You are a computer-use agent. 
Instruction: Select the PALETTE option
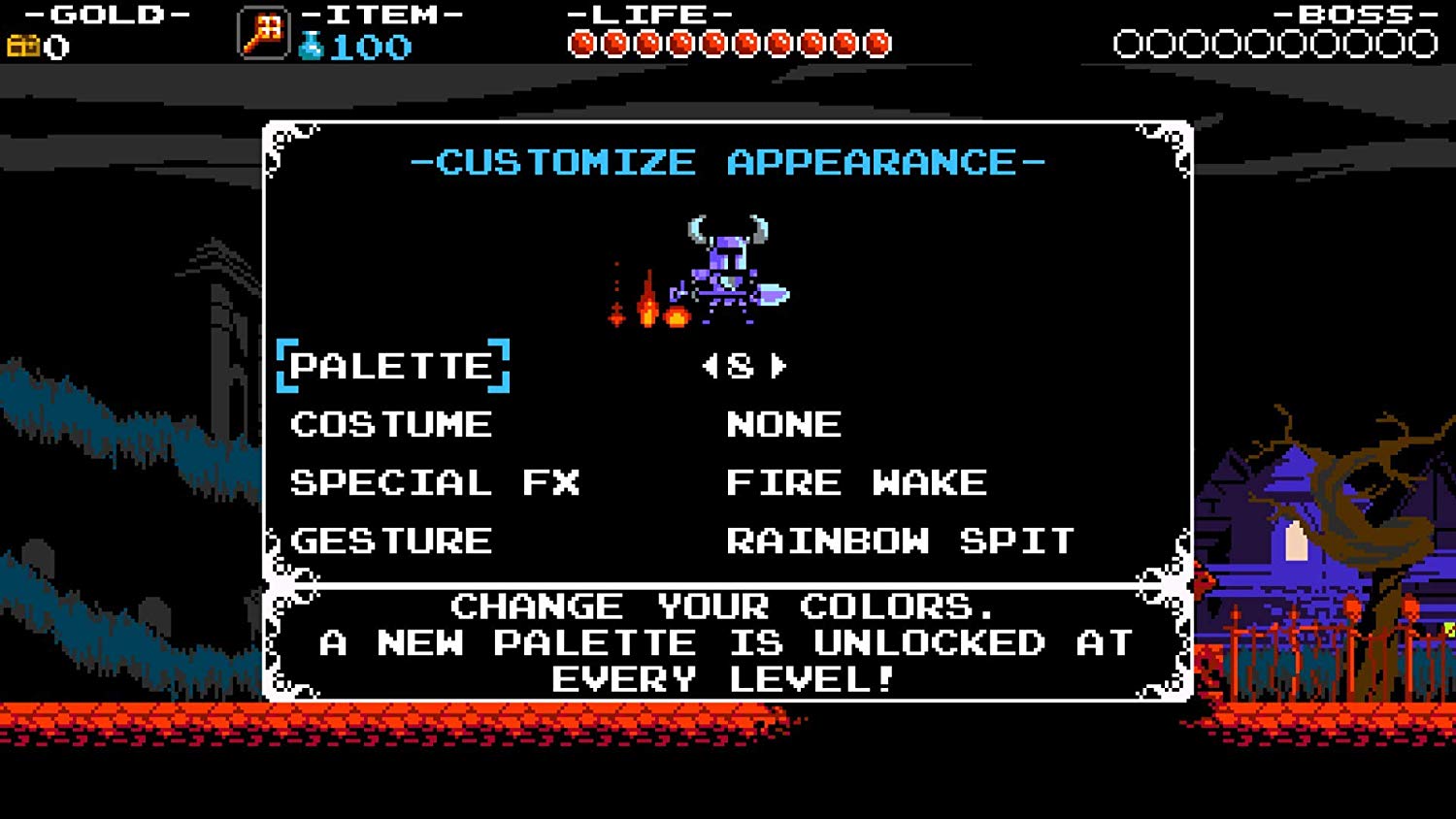click(392, 367)
